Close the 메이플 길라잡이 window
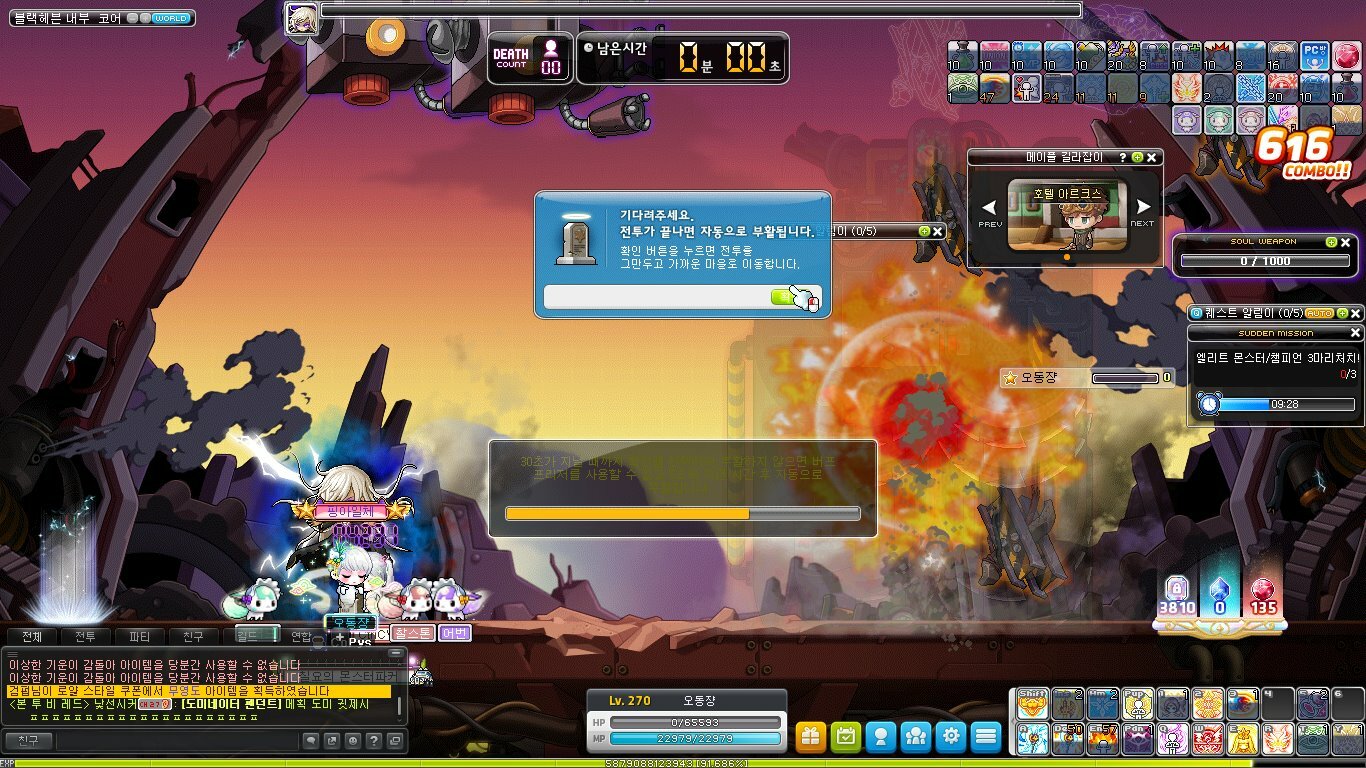 [x=1152, y=158]
